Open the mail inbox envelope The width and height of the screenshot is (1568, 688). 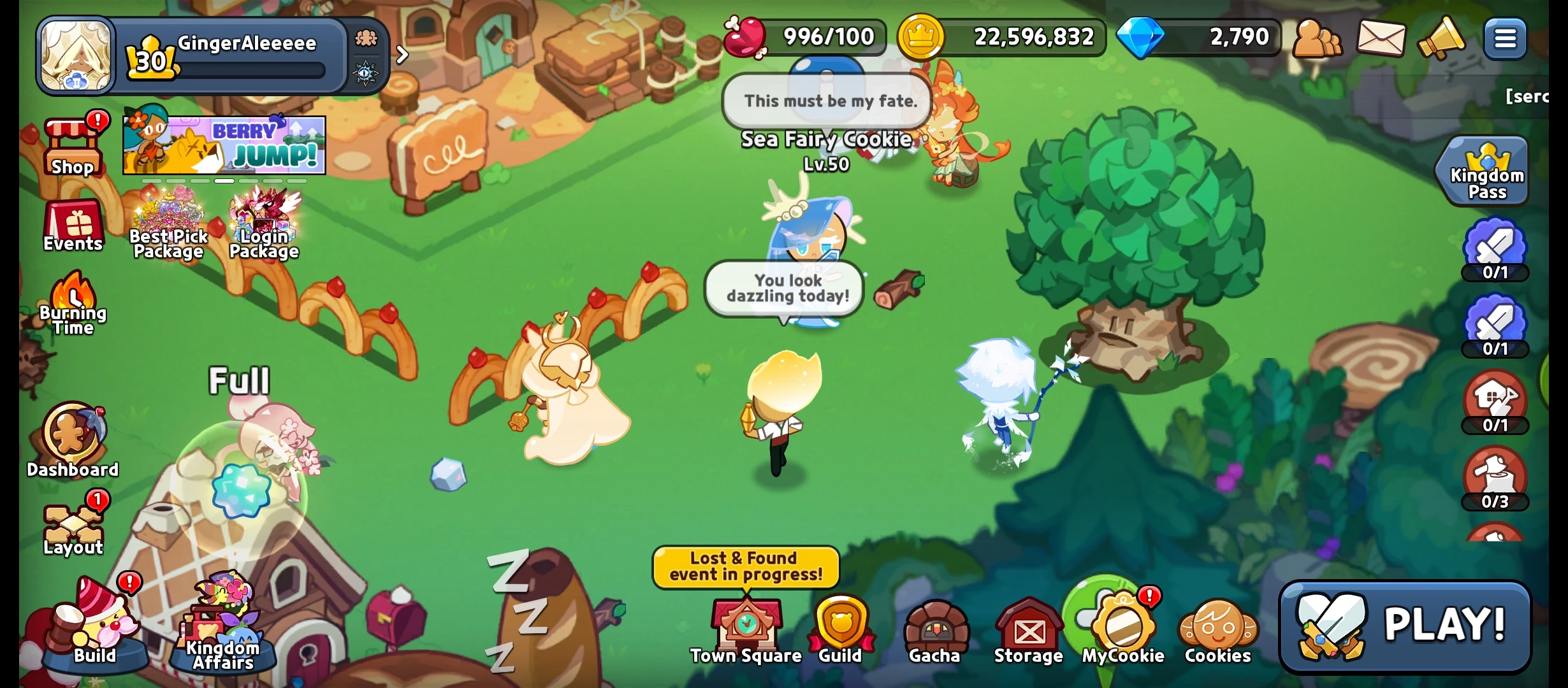(1381, 39)
